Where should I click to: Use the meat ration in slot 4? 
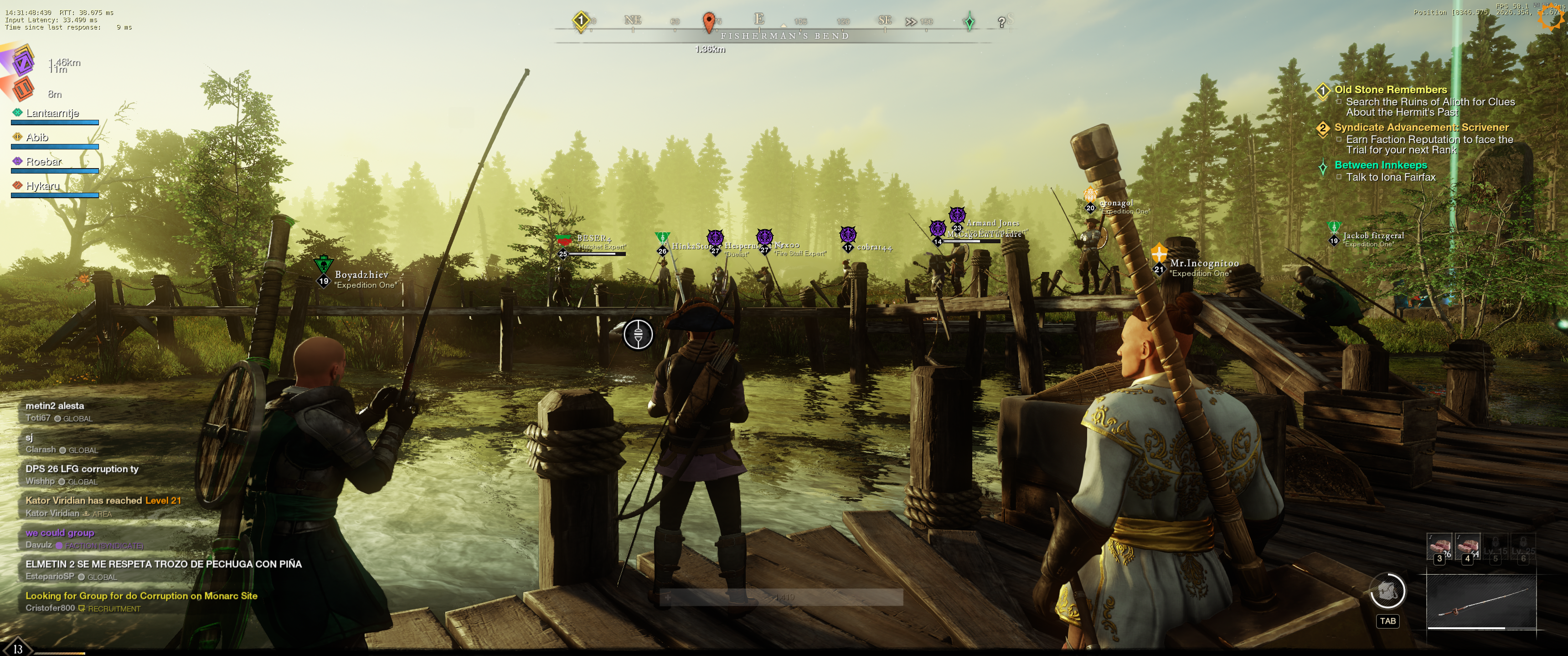[1468, 548]
